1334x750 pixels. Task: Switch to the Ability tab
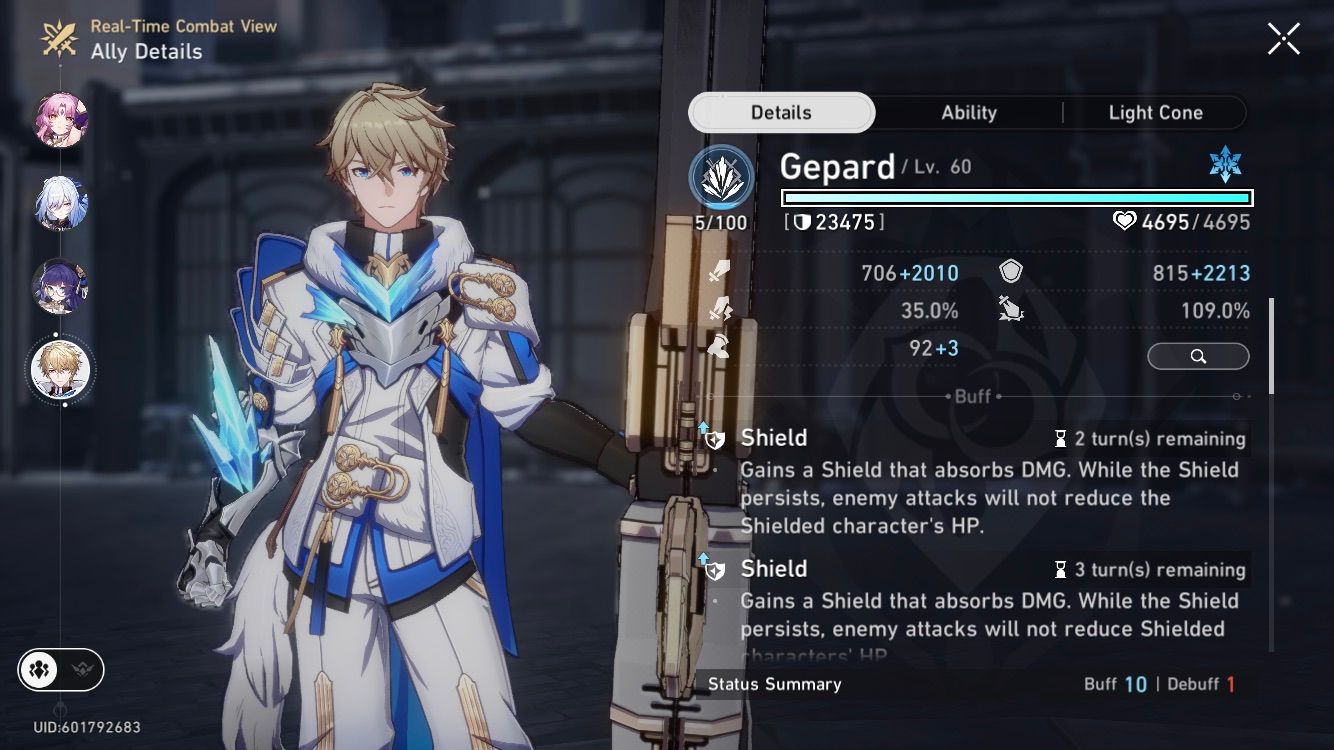click(967, 112)
